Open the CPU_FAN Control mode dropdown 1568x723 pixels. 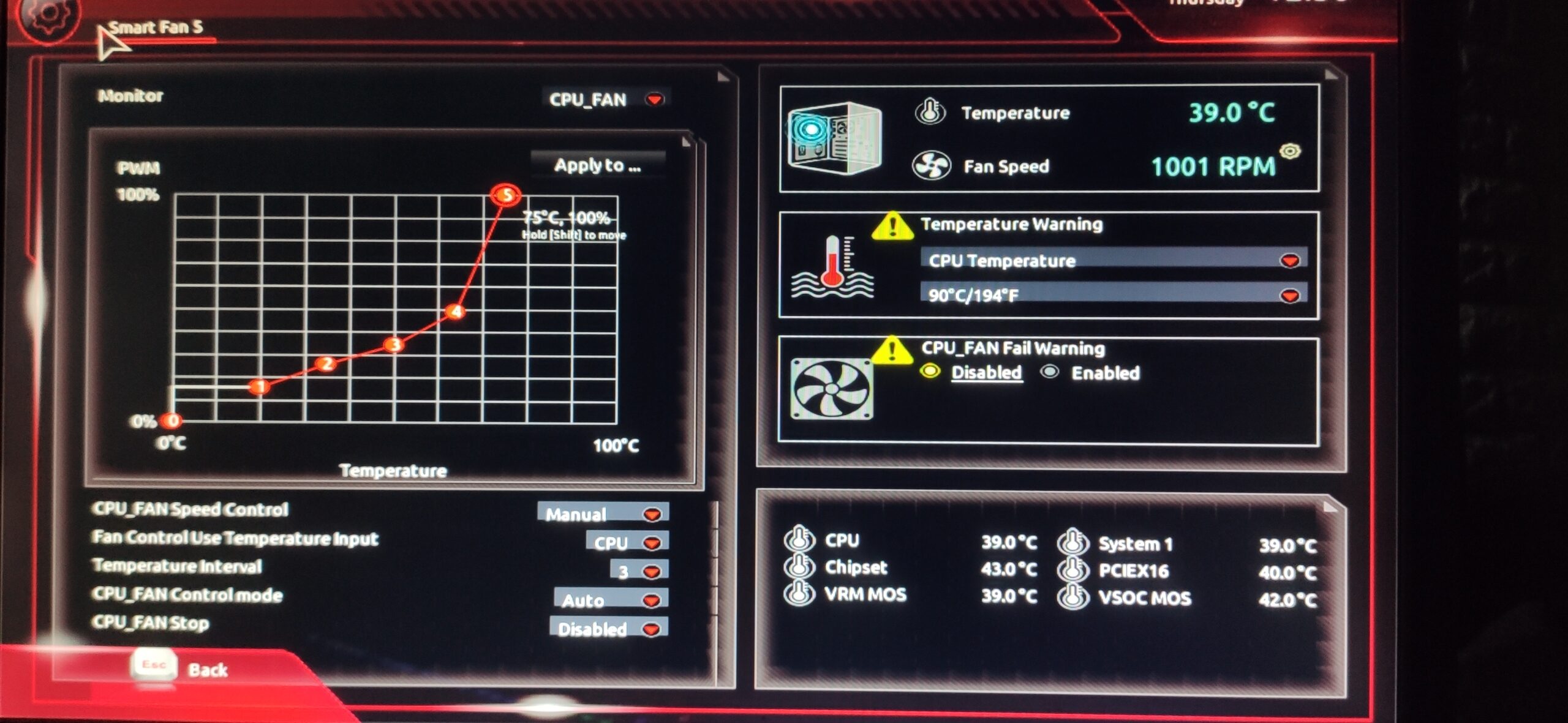tap(610, 600)
